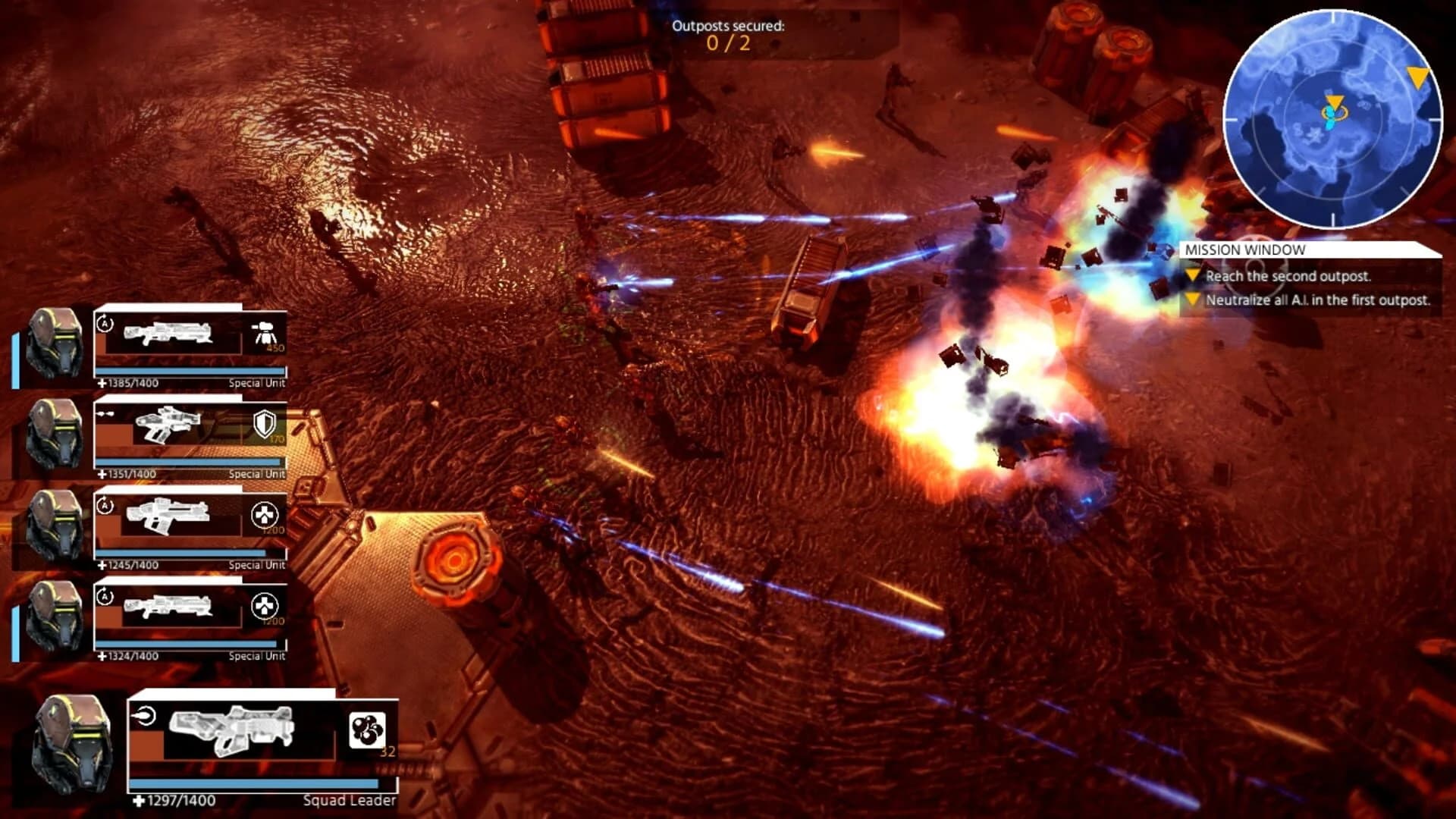Click the first unit's 'Special Unit' label
The image size is (1456, 819).
(x=256, y=383)
